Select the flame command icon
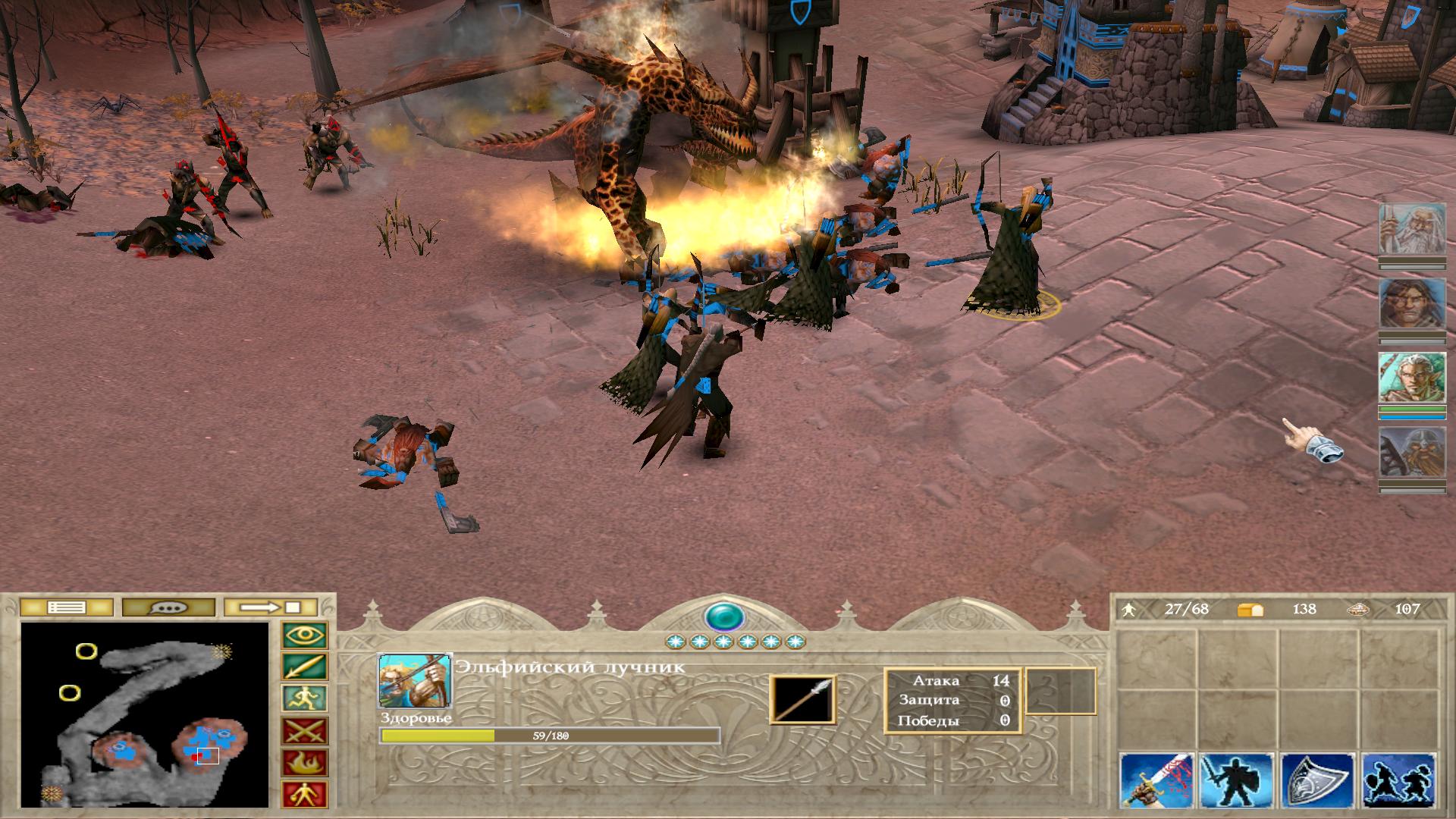Screen dimensions: 1456x819 305,763
